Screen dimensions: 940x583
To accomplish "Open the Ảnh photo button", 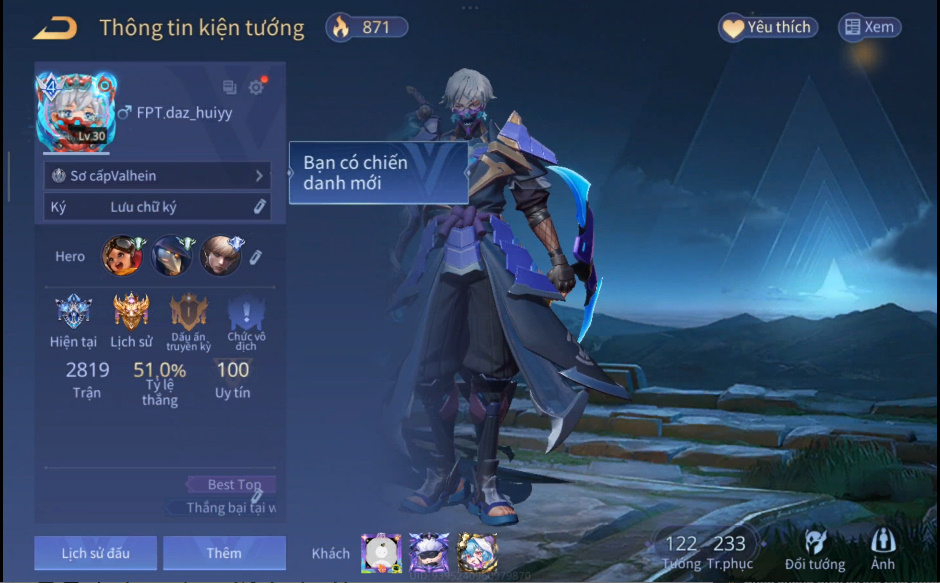I will pos(883,548).
